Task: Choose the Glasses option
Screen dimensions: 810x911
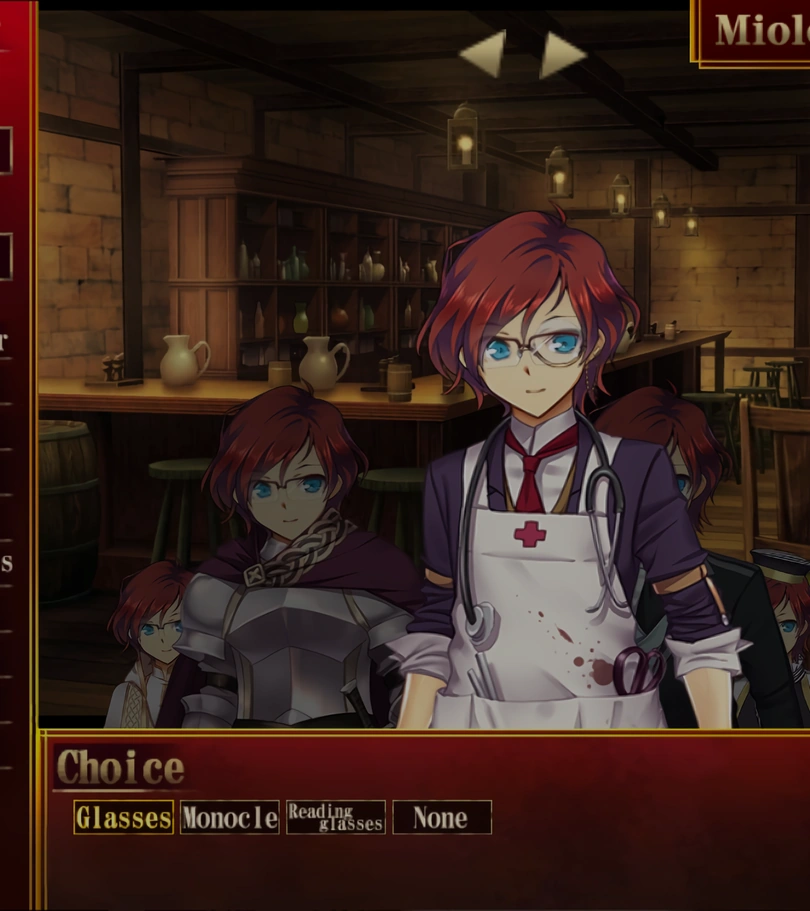Action: point(124,818)
